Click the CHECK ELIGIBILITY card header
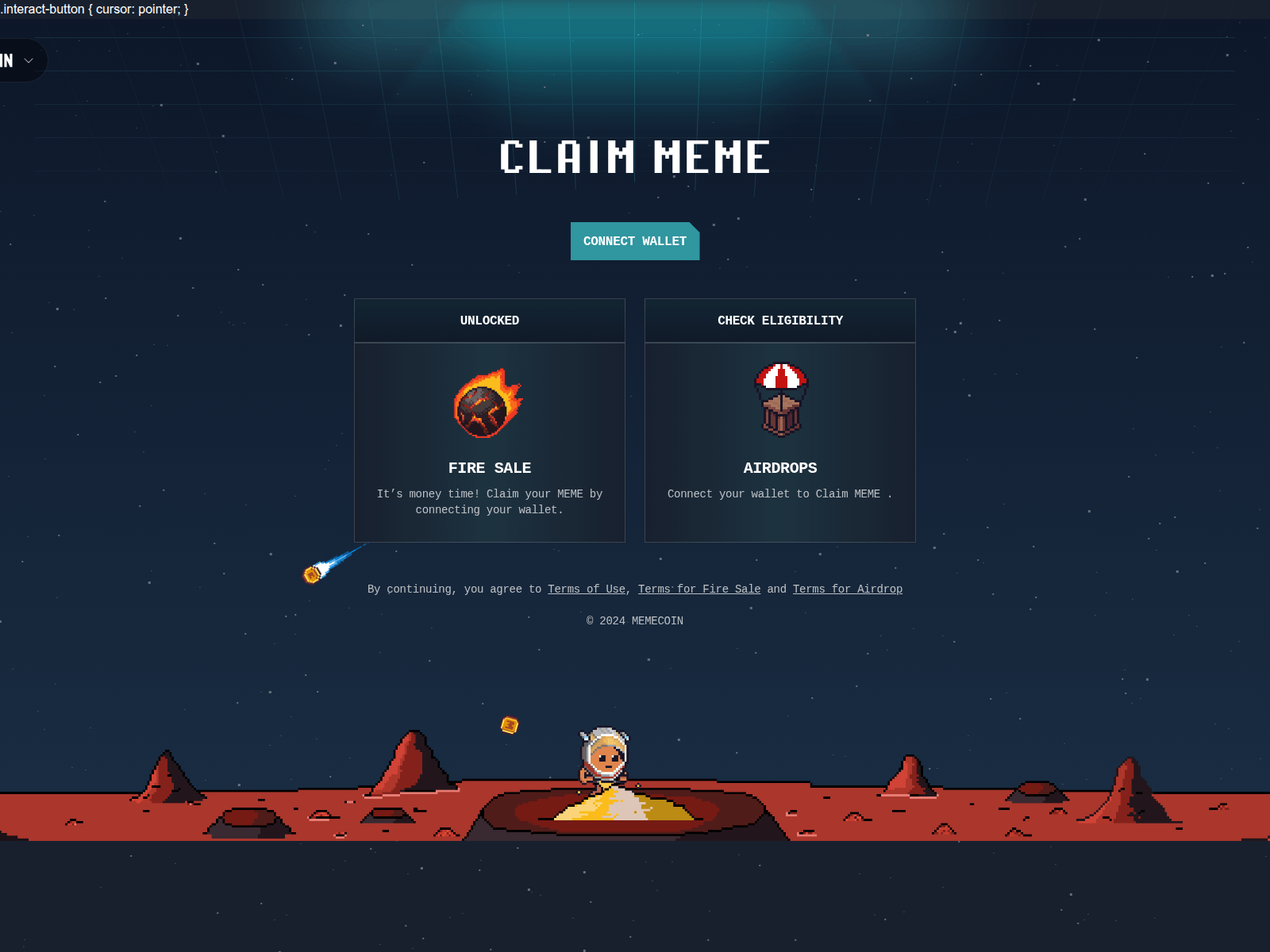 (780, 321)
